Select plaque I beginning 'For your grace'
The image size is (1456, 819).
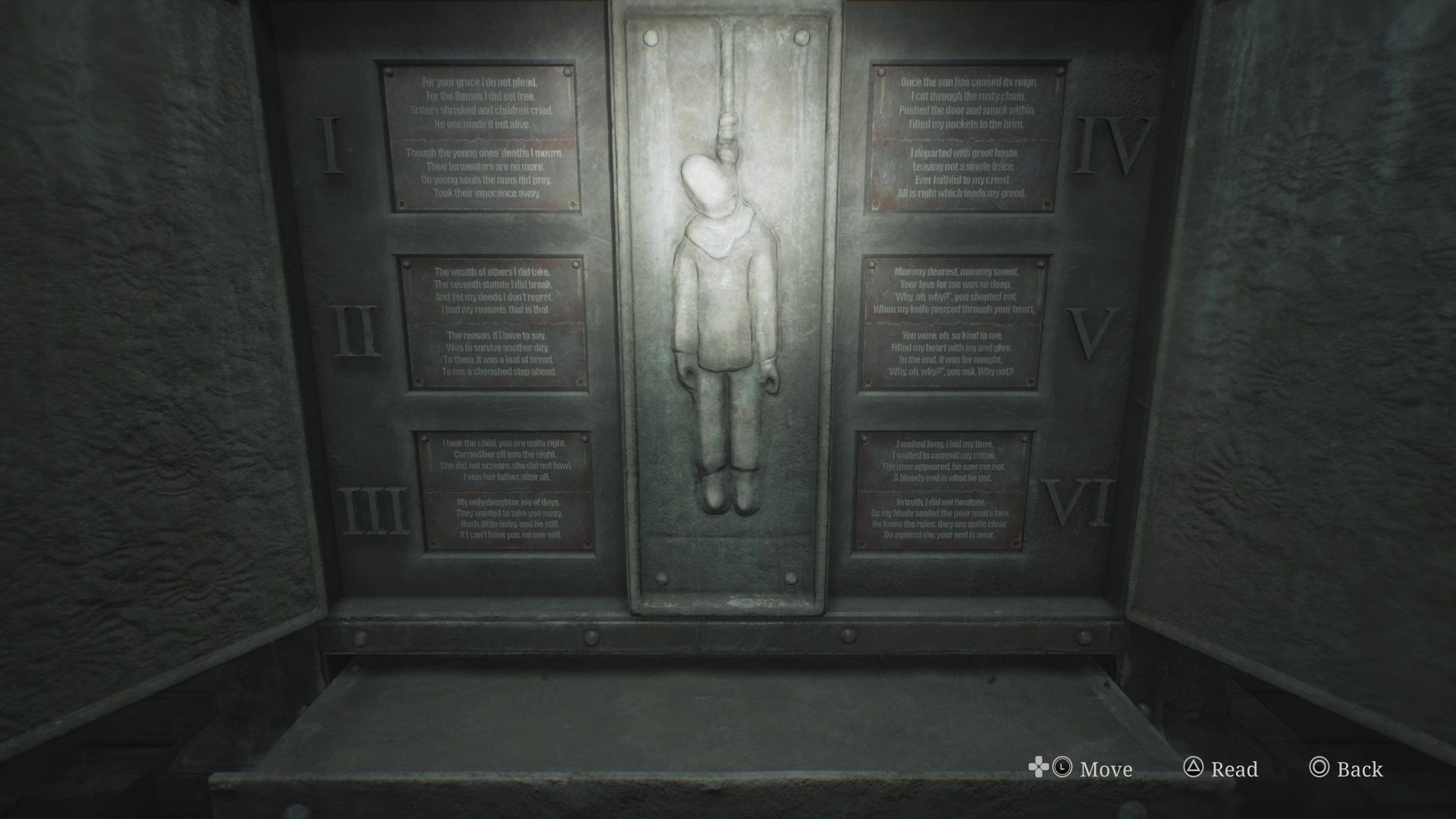pyautogui.click(x=481, y=137)
